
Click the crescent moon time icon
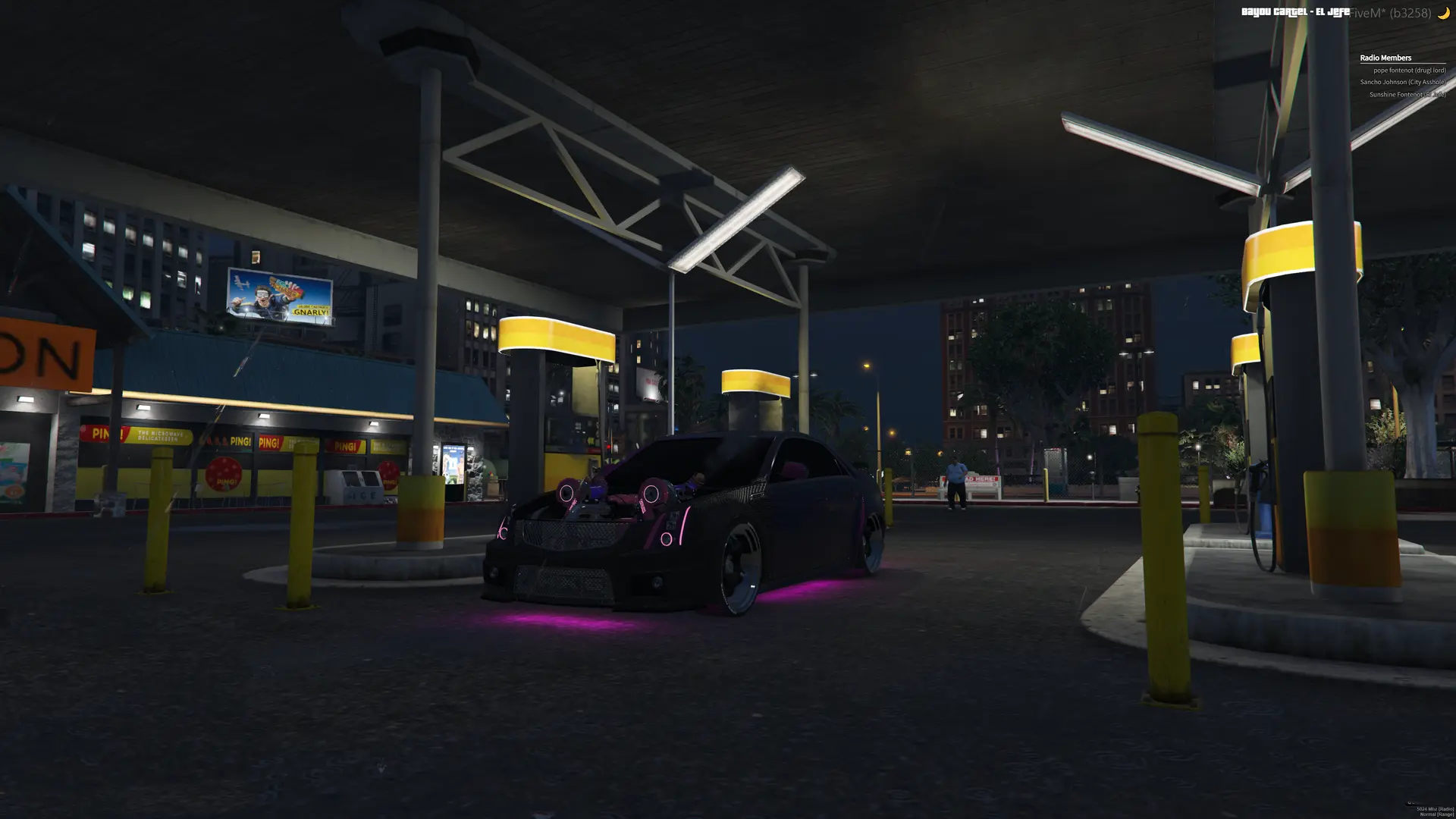[1445, 11]
